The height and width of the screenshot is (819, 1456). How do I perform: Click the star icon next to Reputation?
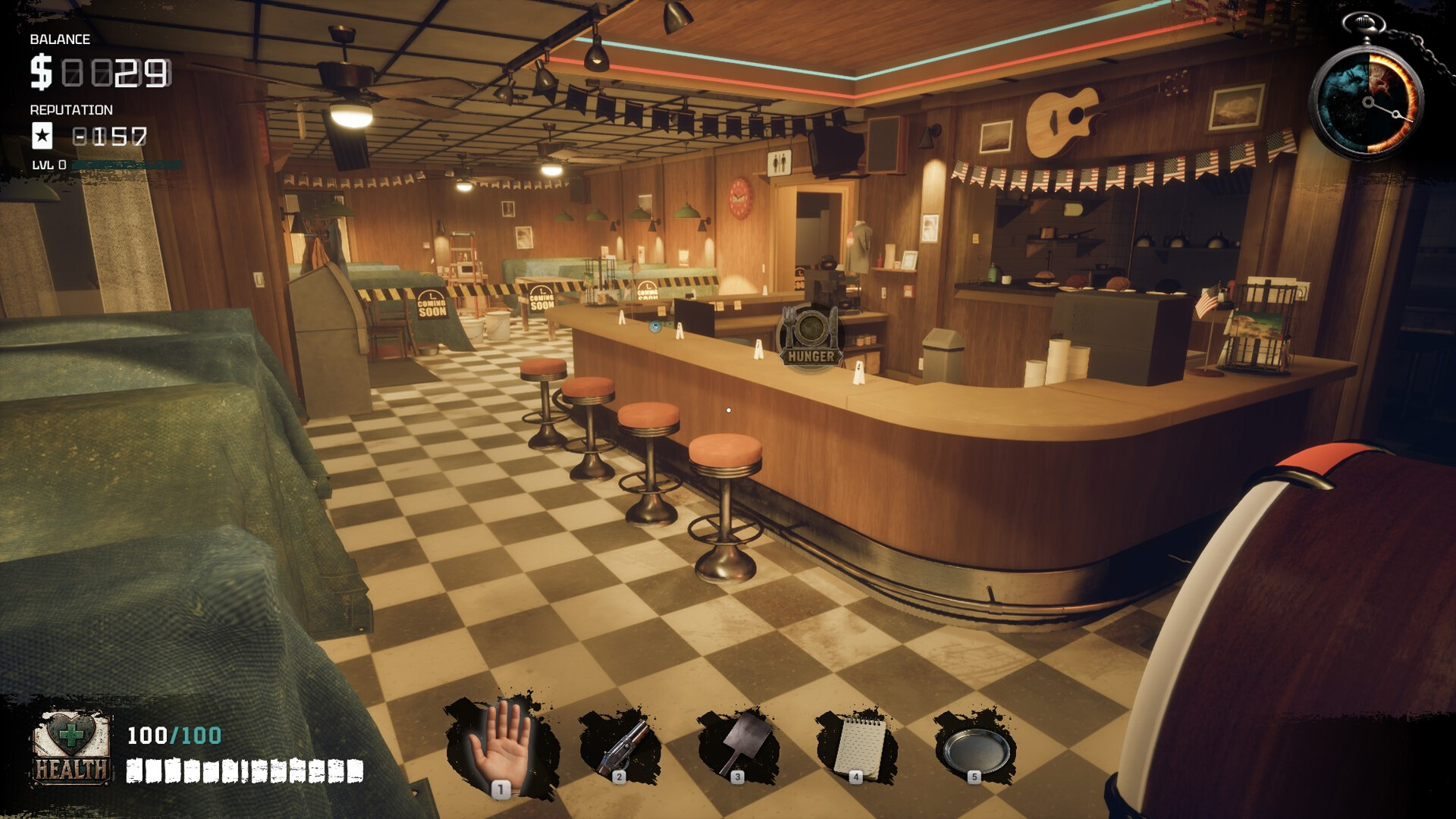click(42, 136)
